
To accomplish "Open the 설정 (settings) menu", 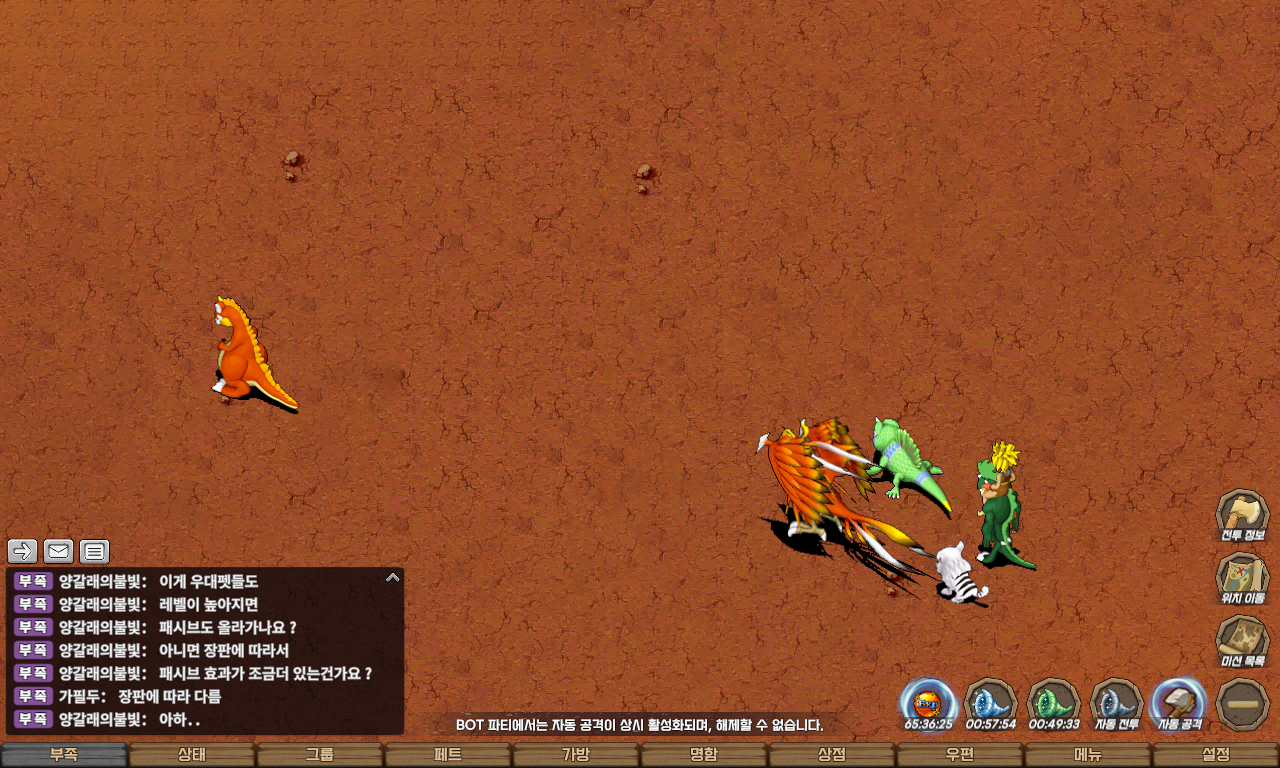I will click(x=1216, y=755).
